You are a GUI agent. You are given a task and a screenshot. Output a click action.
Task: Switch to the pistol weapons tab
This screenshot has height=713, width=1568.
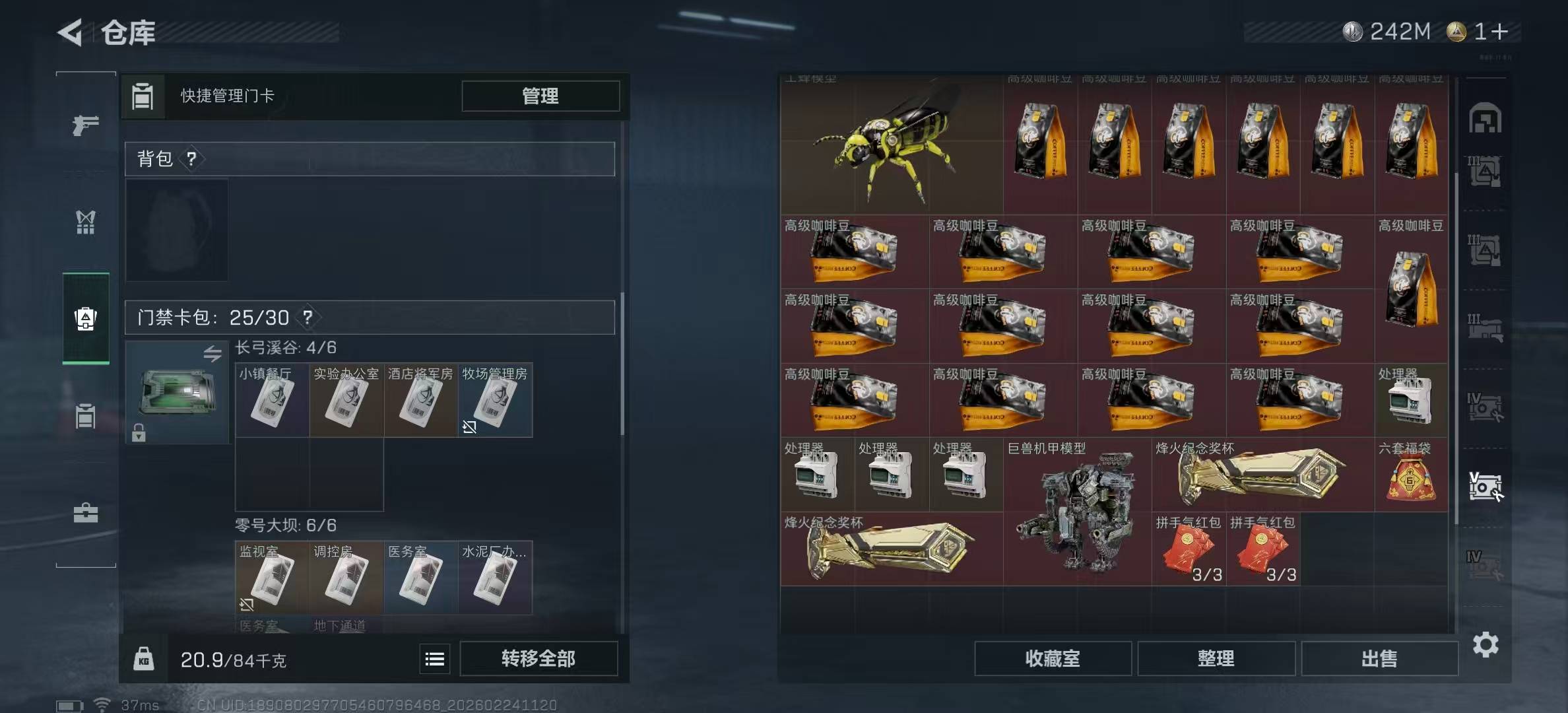[x=86, y=124]
